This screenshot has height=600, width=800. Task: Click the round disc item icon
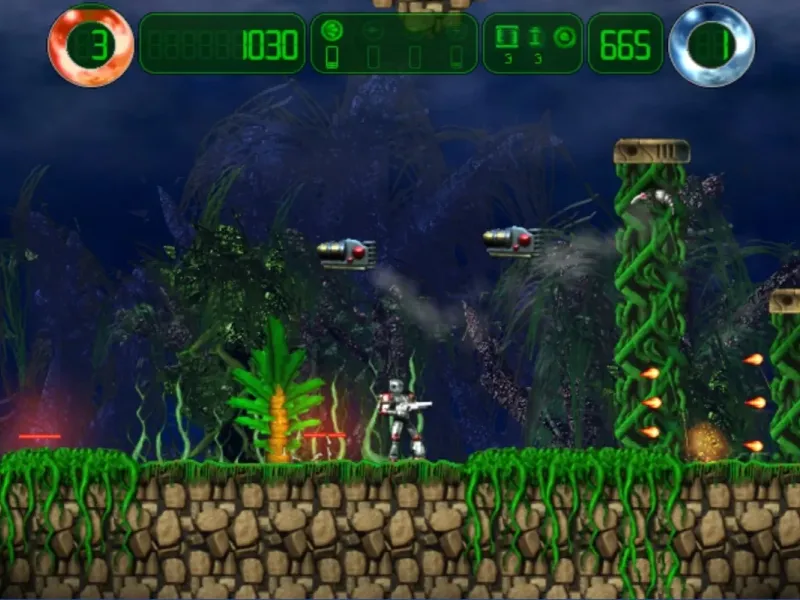coord(564,37)
